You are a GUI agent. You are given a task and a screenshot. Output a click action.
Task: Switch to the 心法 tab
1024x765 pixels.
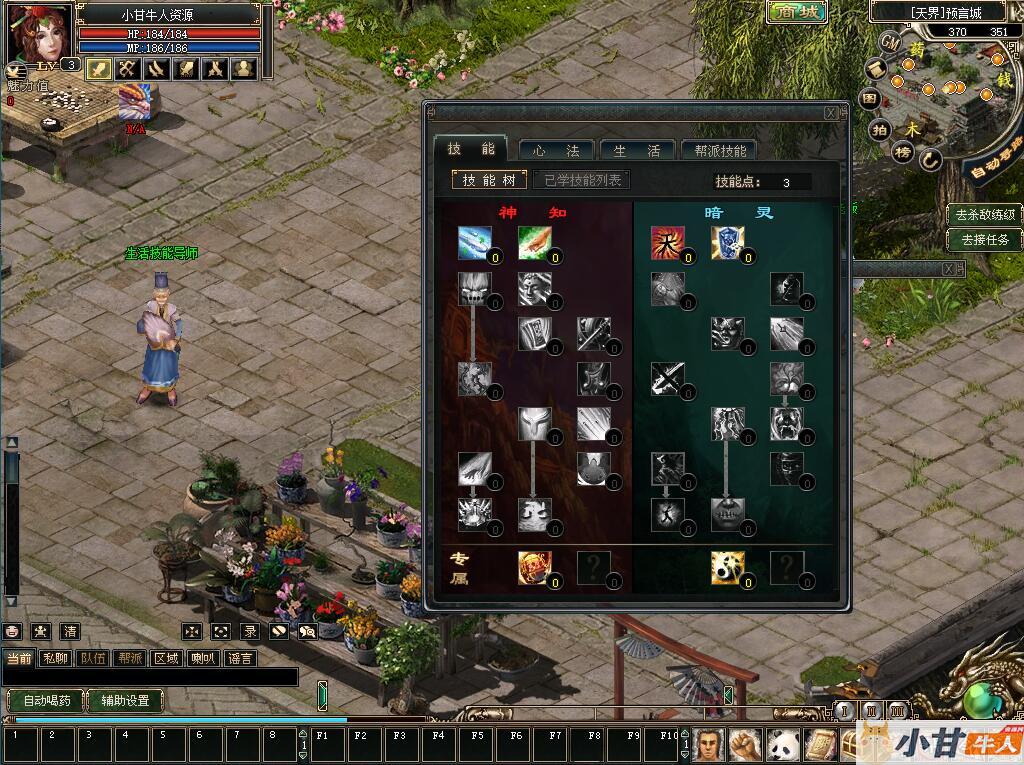(556, 150)
